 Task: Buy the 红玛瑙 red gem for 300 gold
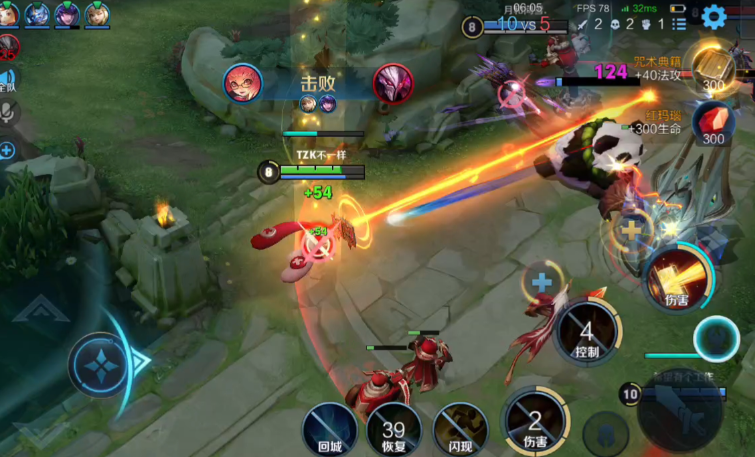click(x=712, y=121)
